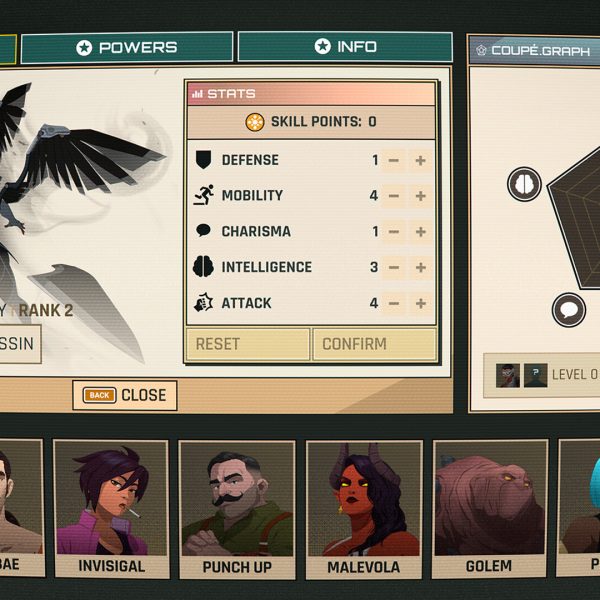The image size is (600, 600).
Task: Raise the Charisma stat
Action: tap(421, 232)
